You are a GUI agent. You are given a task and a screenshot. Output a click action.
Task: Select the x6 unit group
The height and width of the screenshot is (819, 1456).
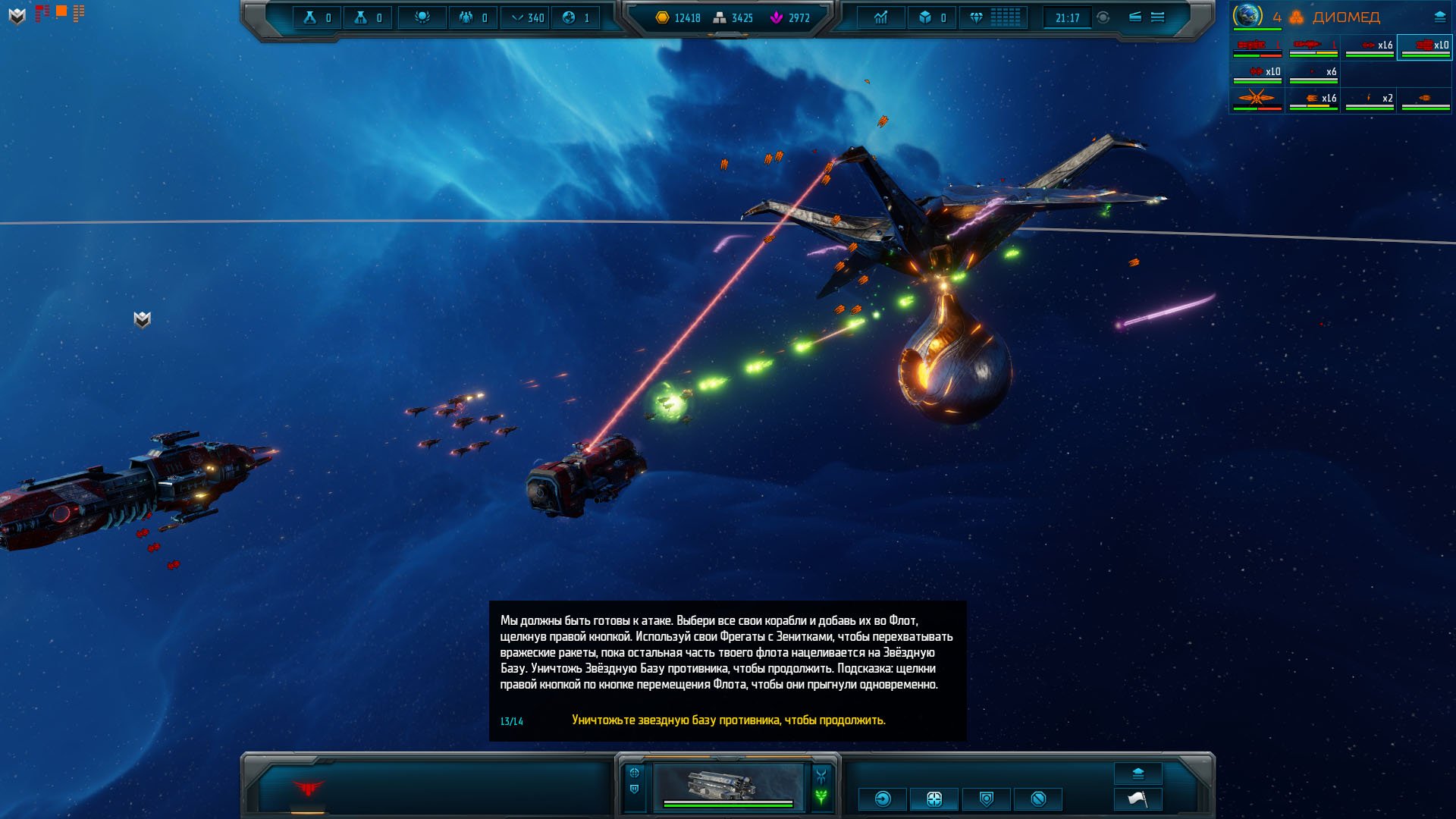(x=1313, y=73)
